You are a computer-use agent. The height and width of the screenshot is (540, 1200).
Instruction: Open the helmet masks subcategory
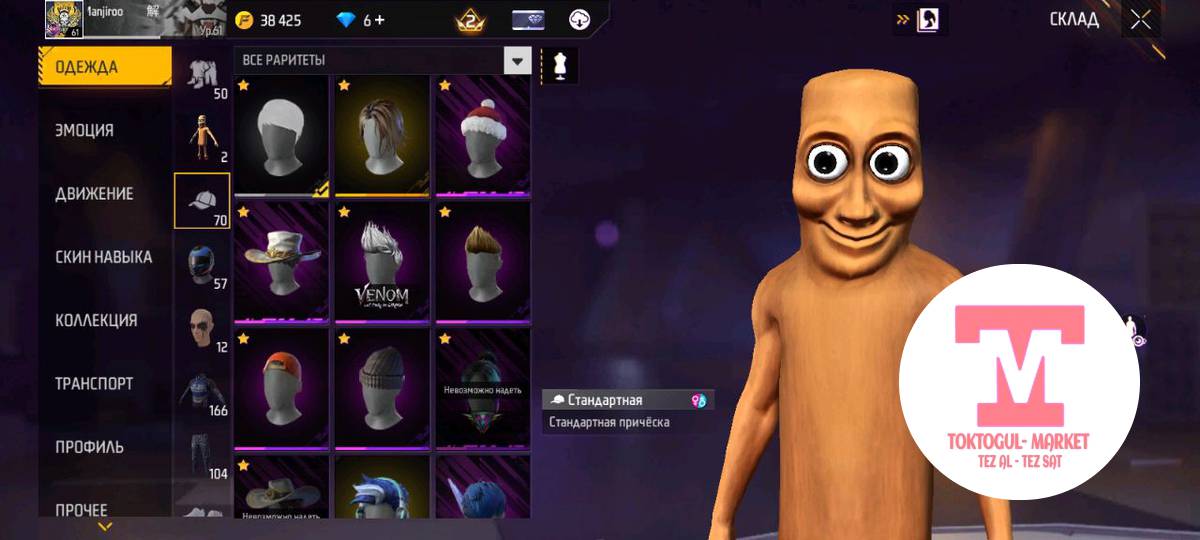tap(201, 264)
